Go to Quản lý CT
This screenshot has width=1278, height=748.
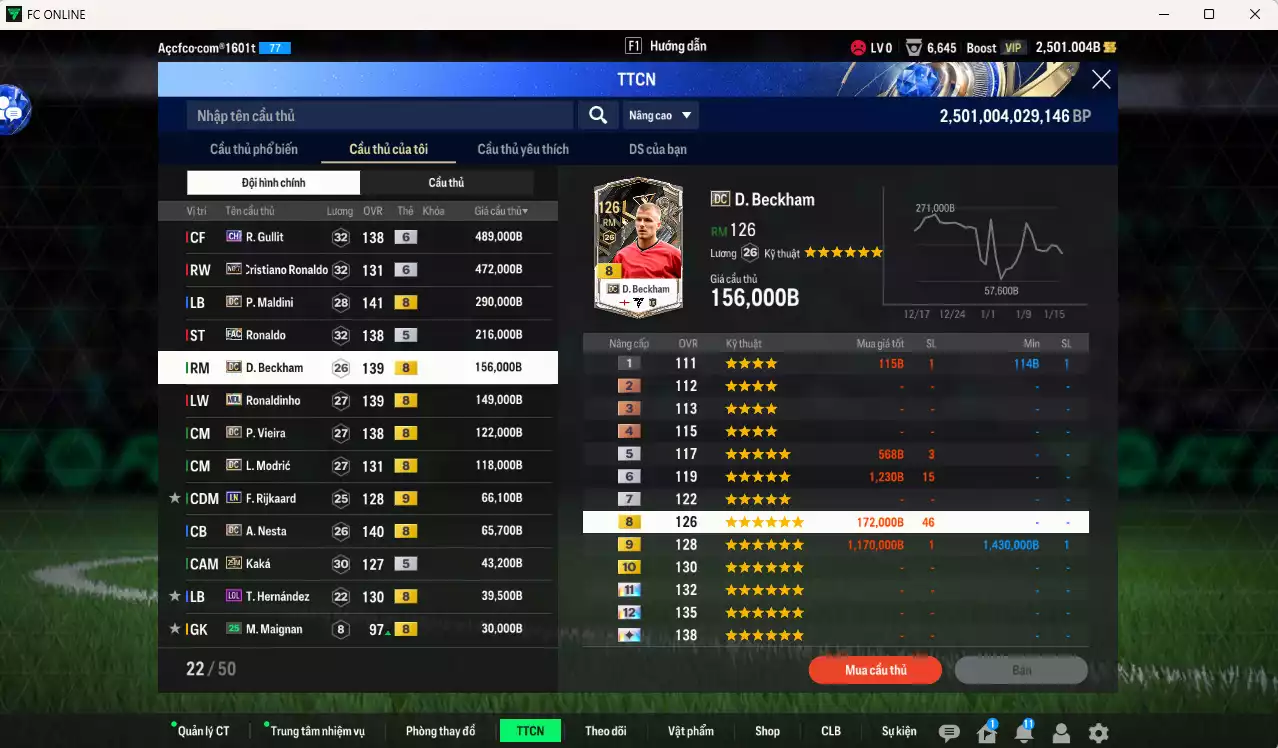click(204, 731)
